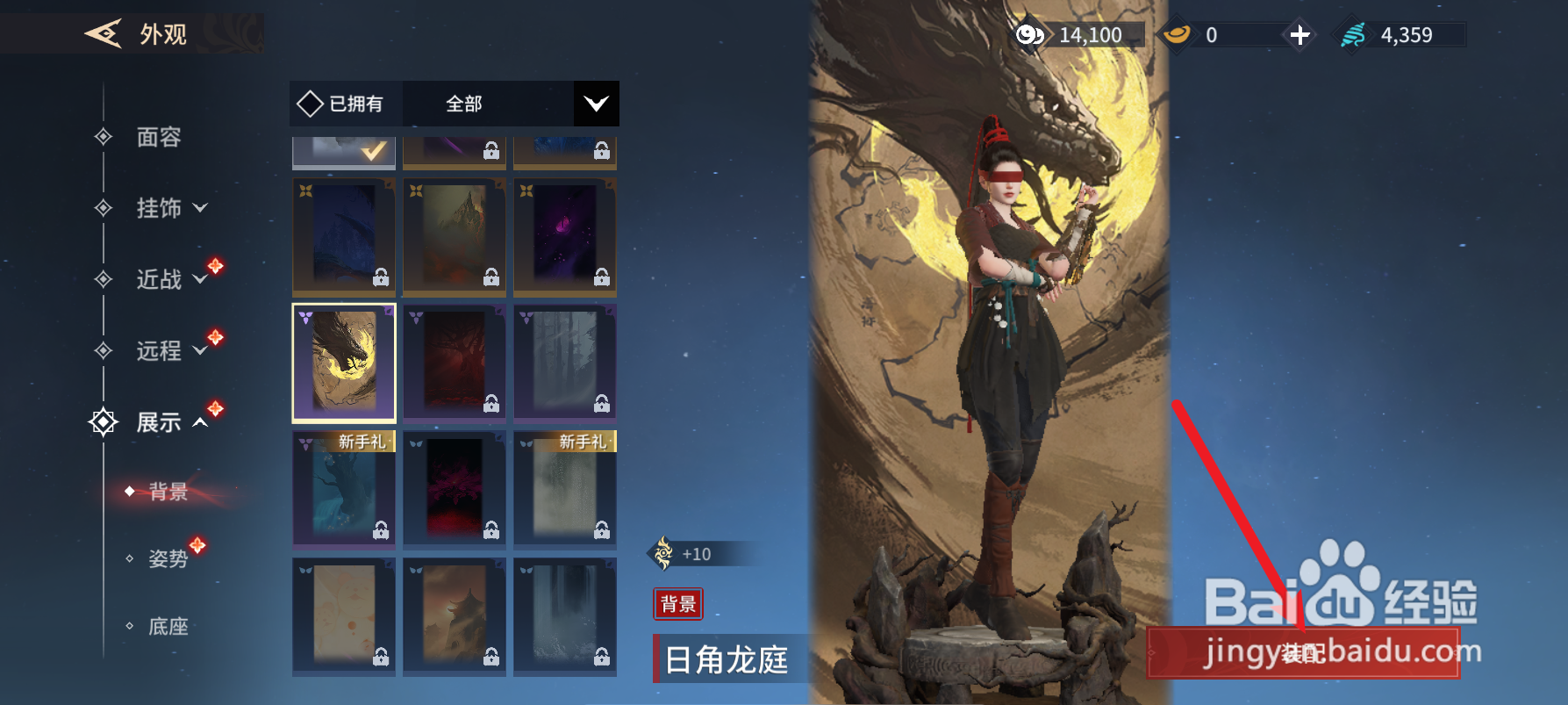Equip the background with the 装配 button

point(1303,652)
